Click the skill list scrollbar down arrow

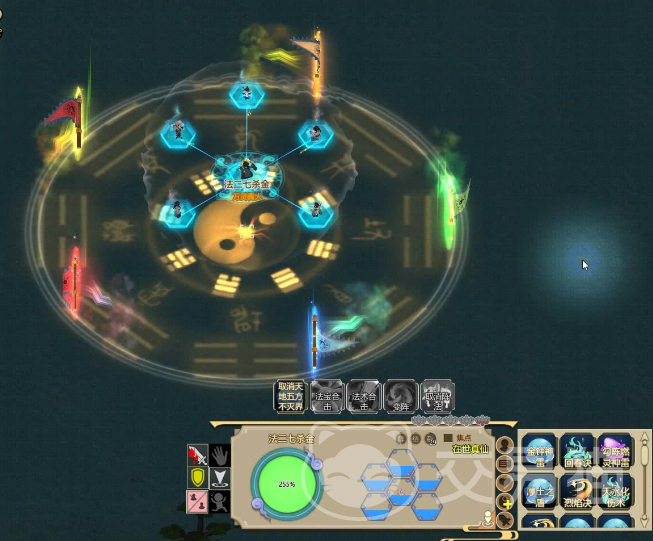[x=645, y=520]
